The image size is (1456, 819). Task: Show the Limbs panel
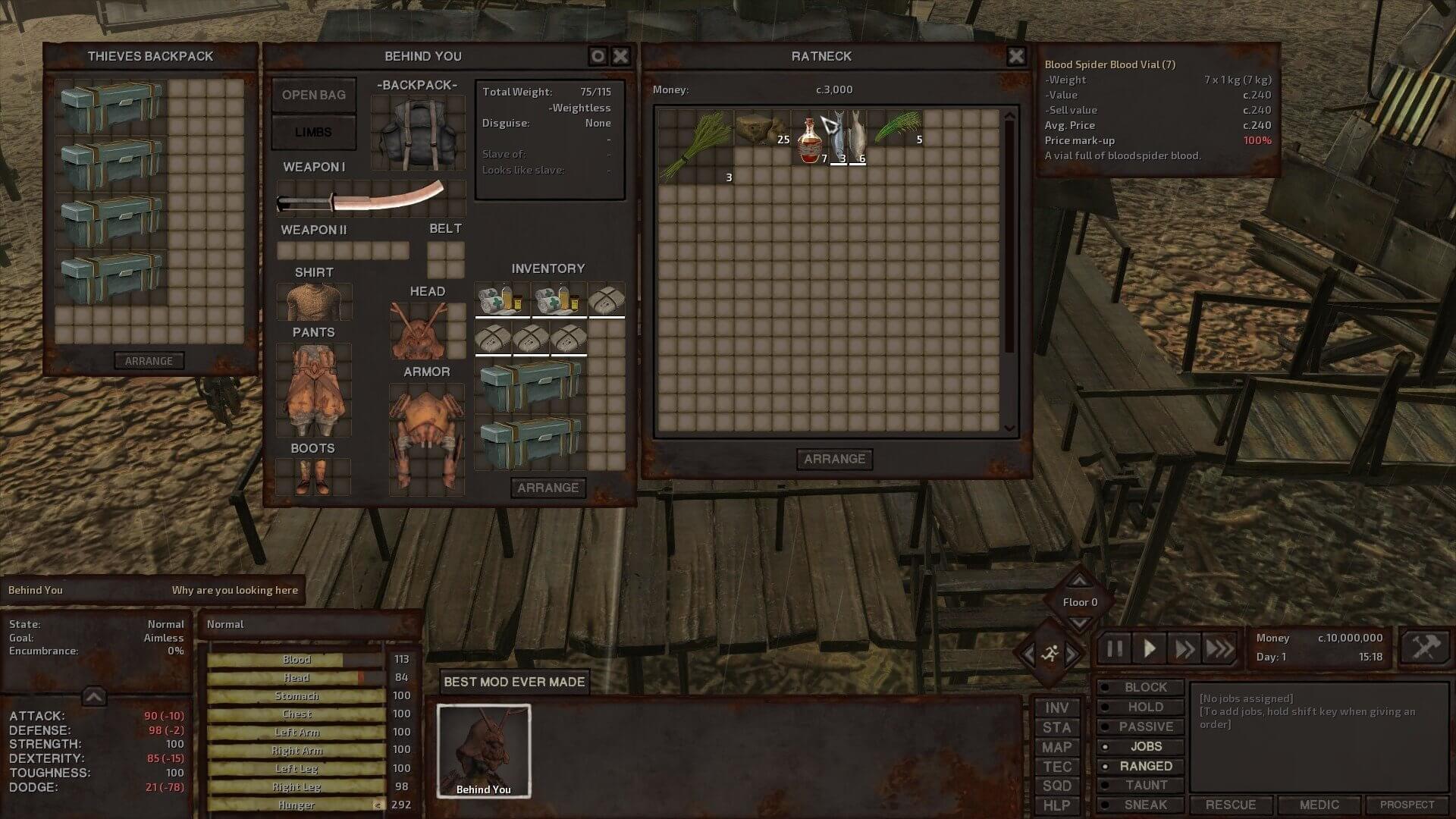coord(314,132)
